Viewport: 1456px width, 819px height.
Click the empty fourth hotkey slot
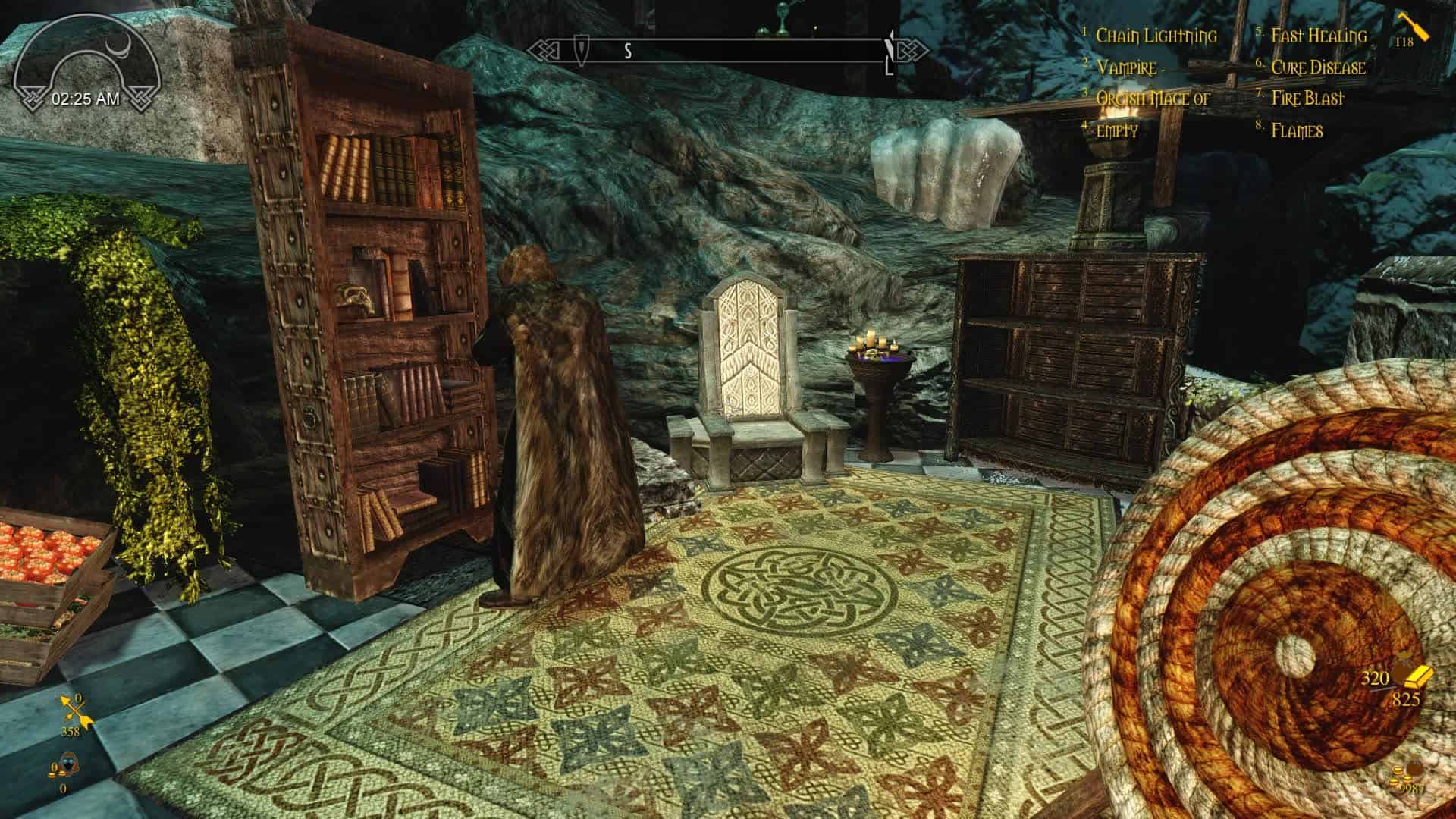click(x=1117, y=130)
